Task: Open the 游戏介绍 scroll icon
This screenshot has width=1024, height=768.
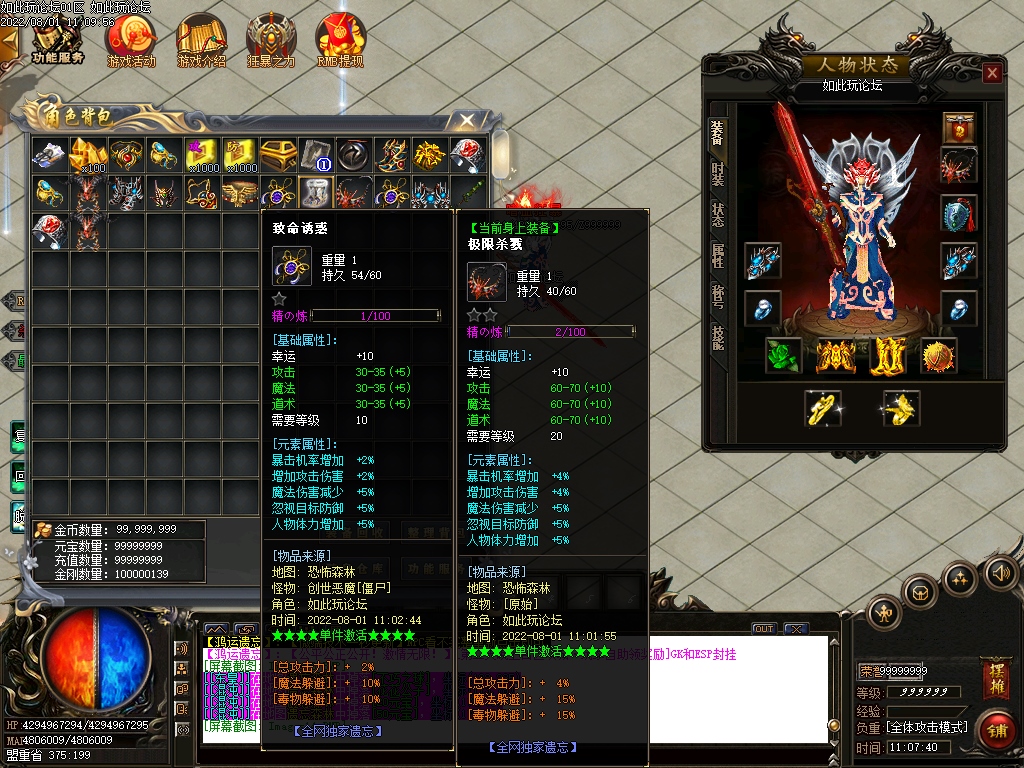Action: coord(202,40)
